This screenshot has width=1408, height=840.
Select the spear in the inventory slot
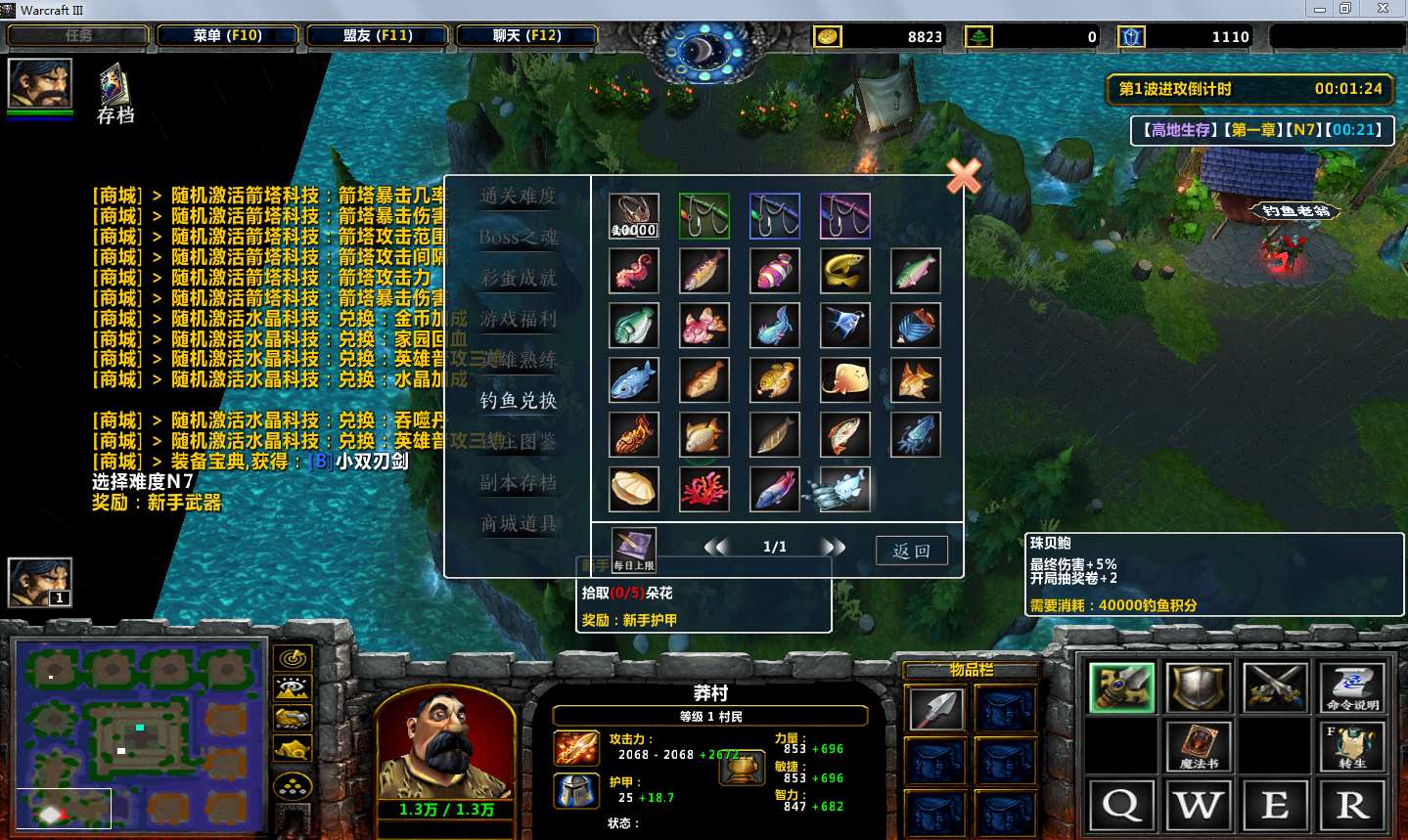936,709
